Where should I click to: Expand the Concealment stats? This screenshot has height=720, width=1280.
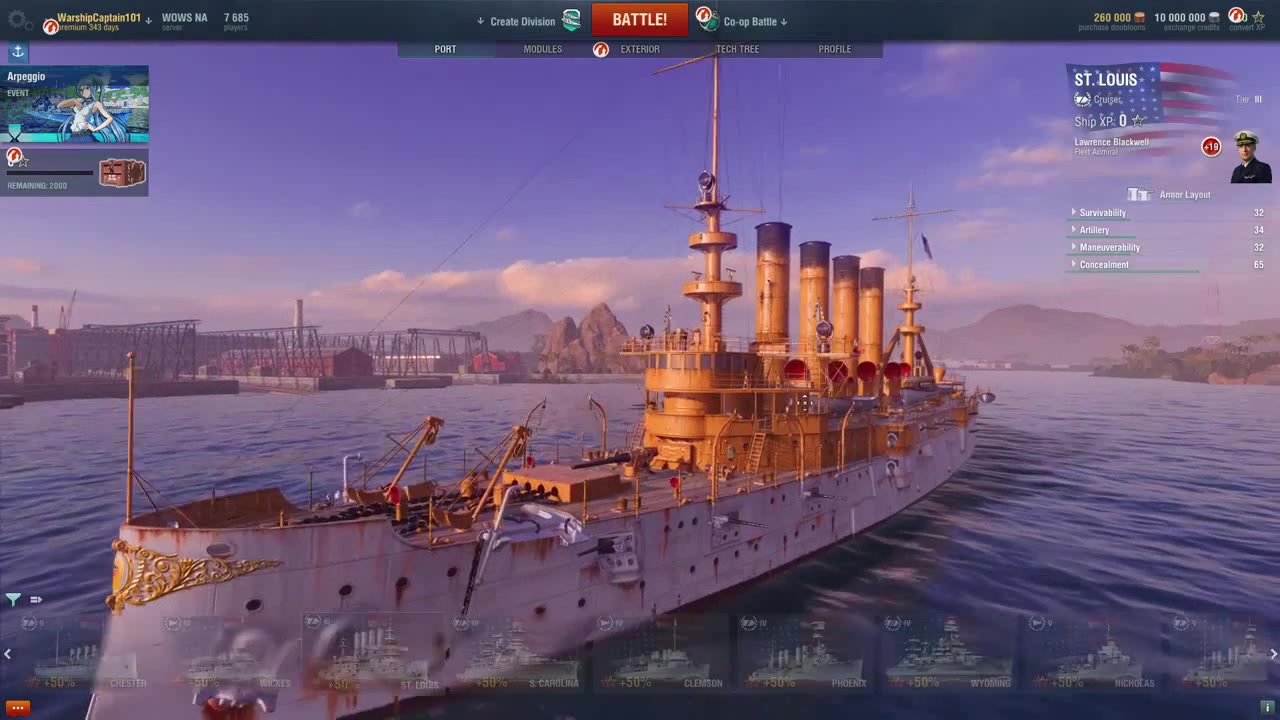[1104, 265]
